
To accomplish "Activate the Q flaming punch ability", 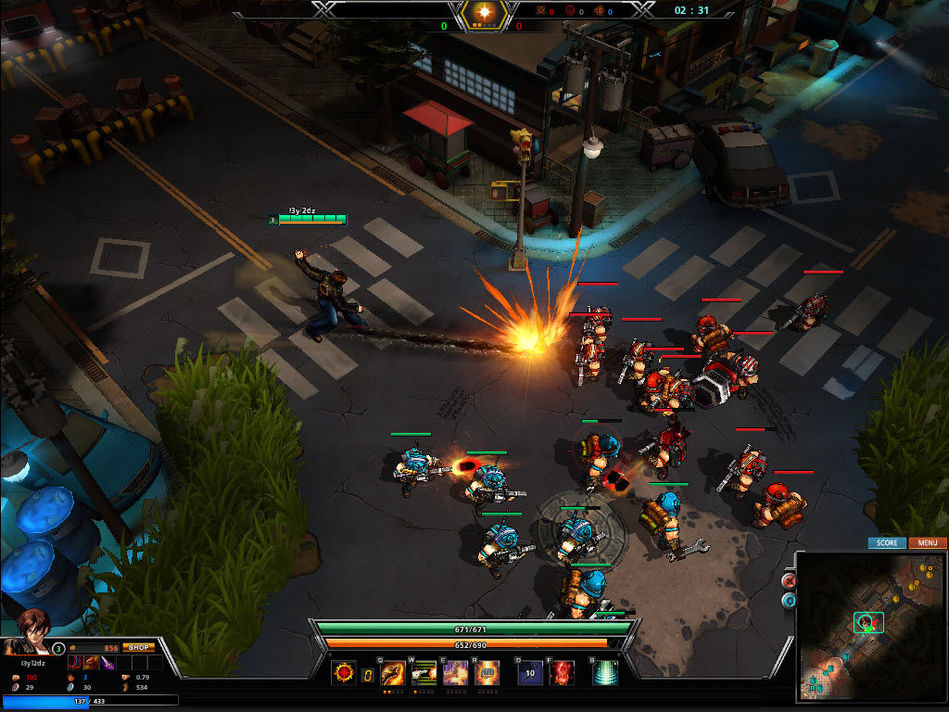I will (393, 673).
